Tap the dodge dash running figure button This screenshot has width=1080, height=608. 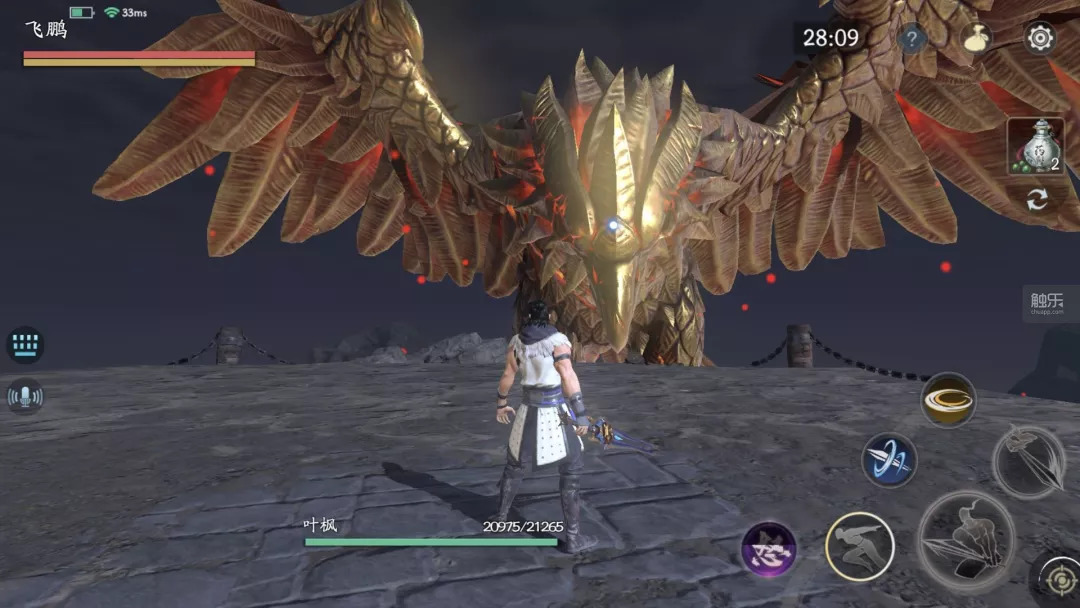(x=859, y=546)
